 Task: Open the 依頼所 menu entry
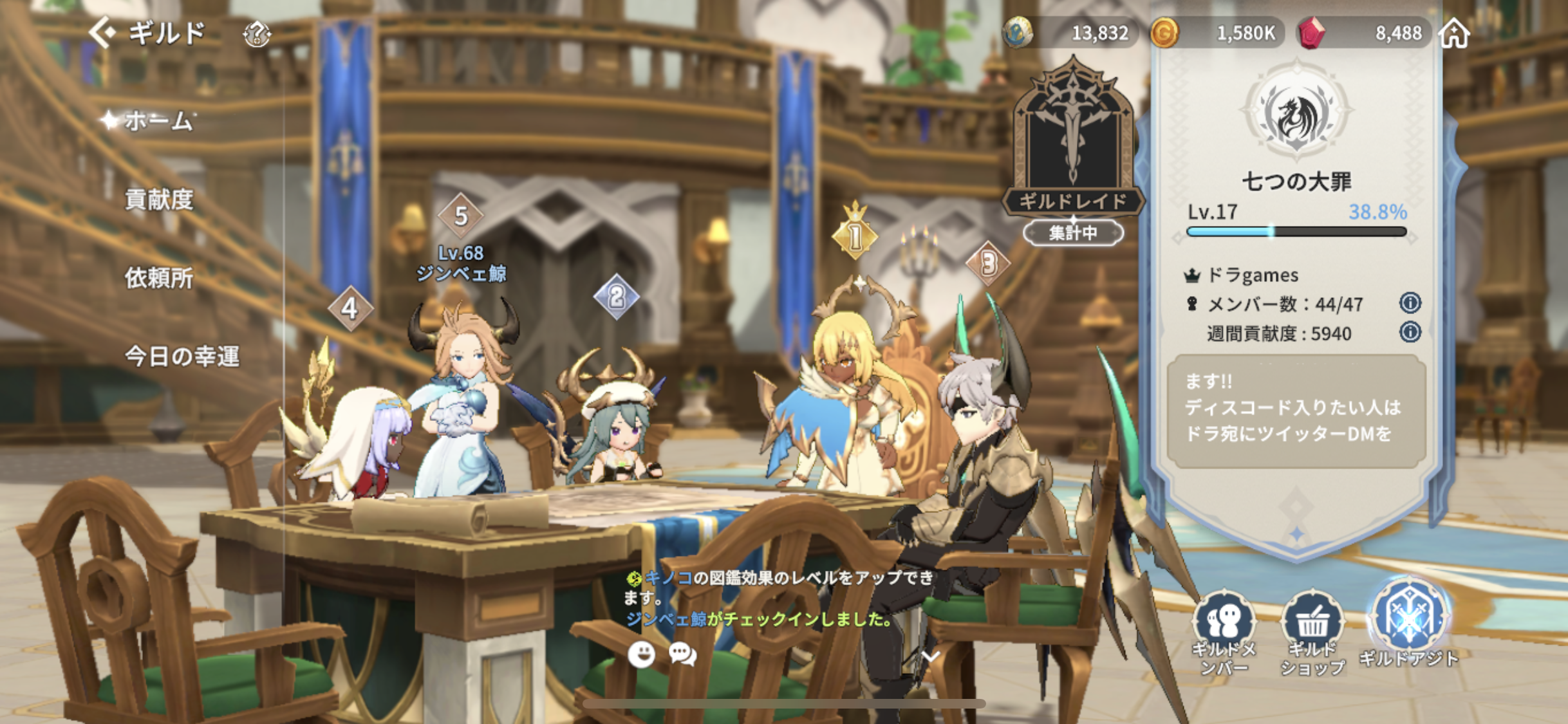(159, 278)
